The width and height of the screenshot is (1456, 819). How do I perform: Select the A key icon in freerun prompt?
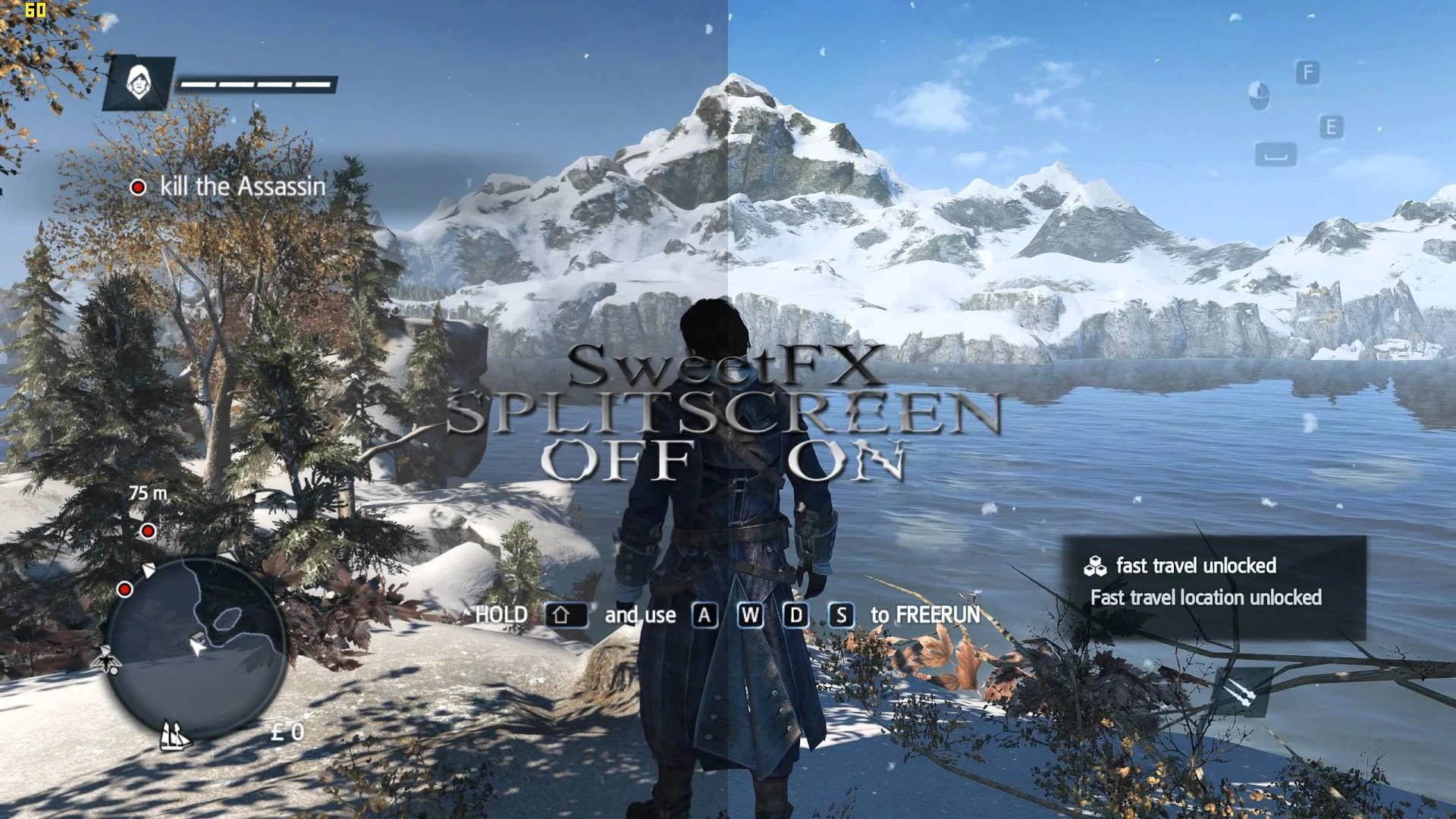click(x=704, y=615)
